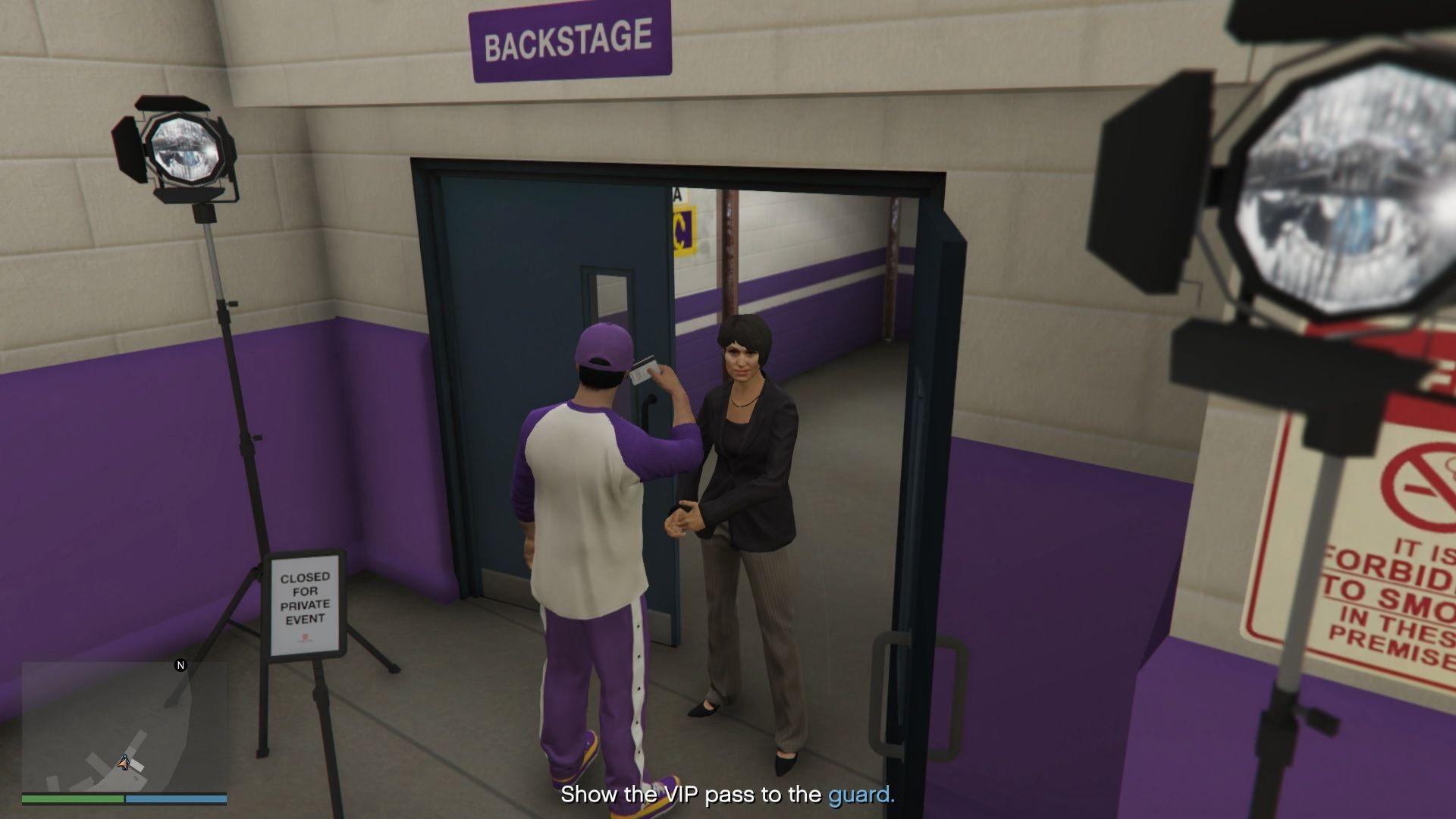Image resolution: width=1456 pixels, height=819 pixels.
Task: Select the player arrow on the minimap
Action: (x=124, y=761)
